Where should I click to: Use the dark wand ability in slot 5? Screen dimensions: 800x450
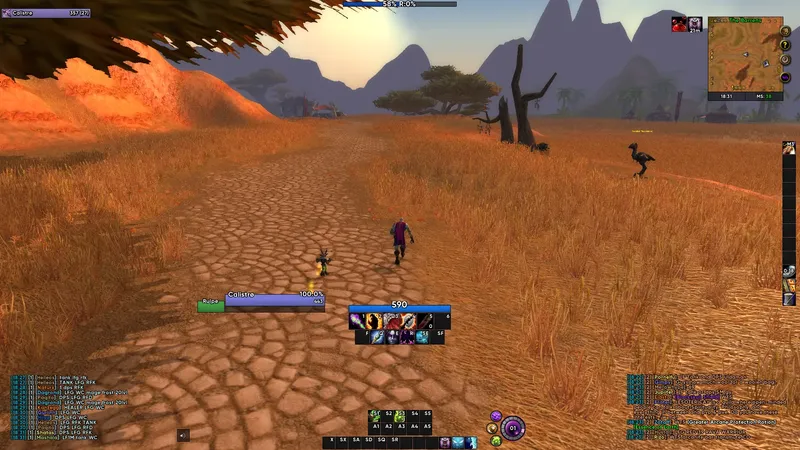[x=422, y=321]
